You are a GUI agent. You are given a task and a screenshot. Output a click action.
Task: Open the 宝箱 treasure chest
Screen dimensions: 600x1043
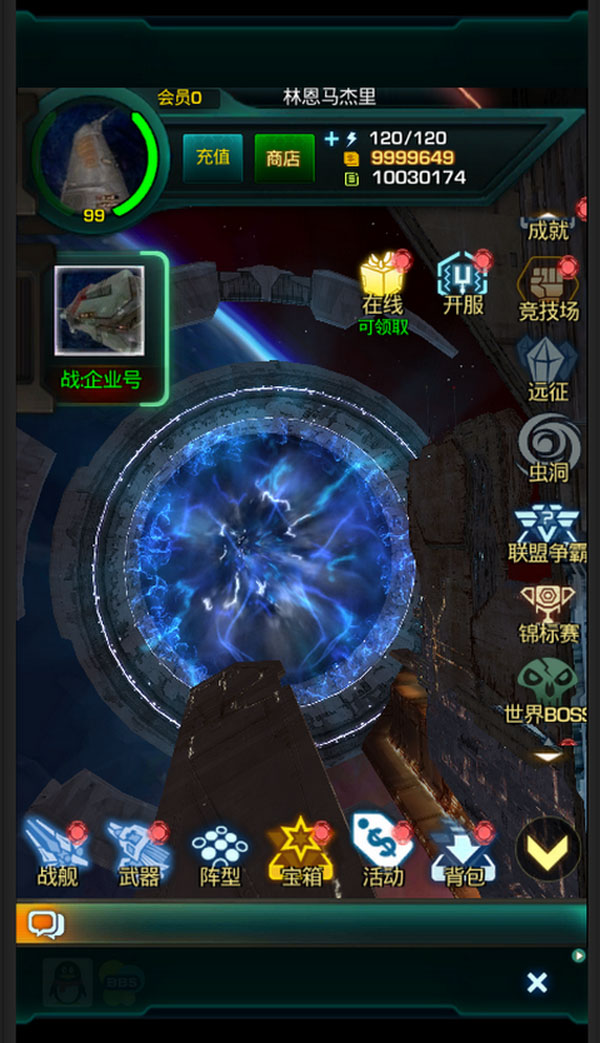[x=300, y=853]
